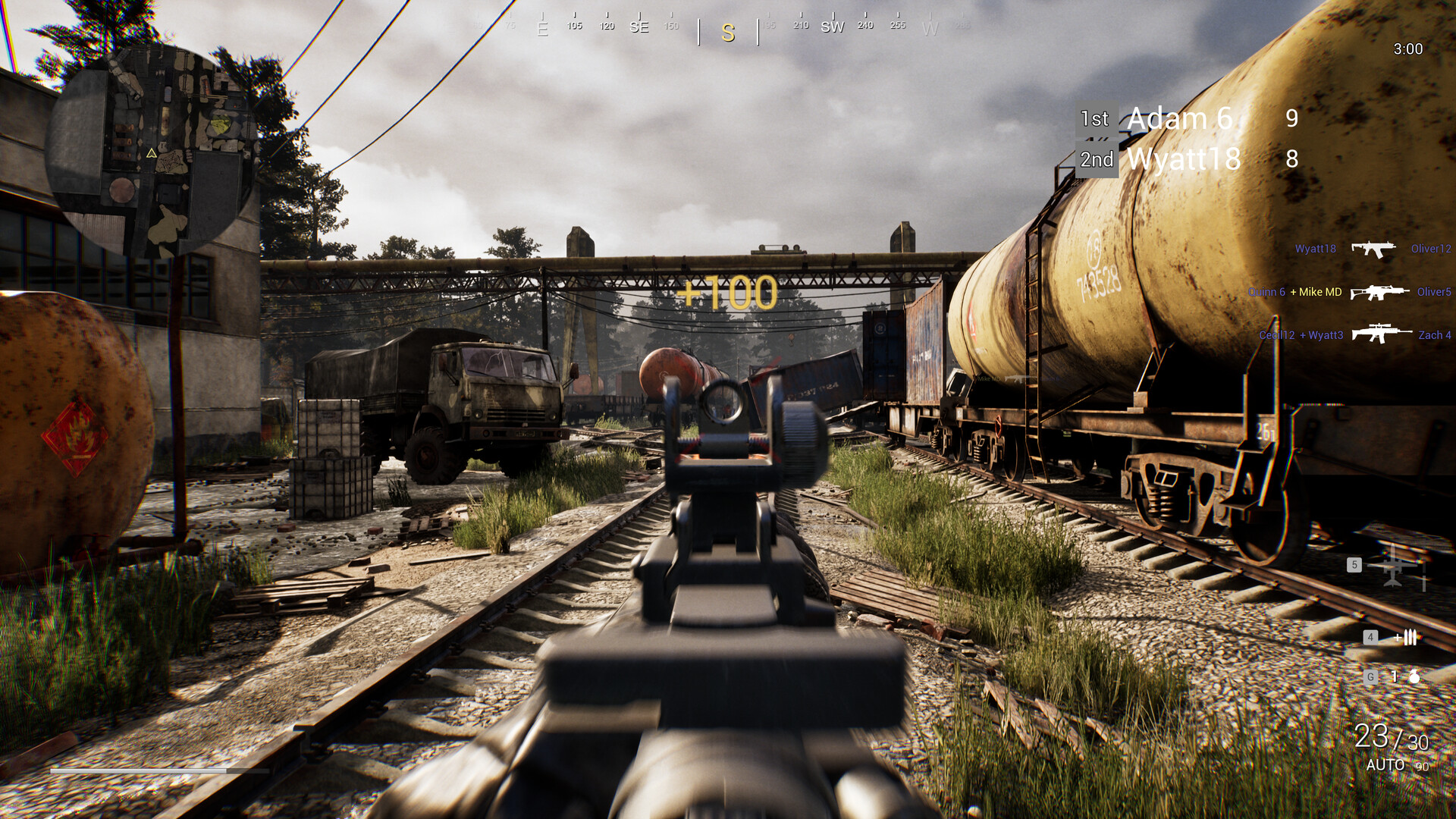The image size is (1456, 819).
Task: Click the 1st place badge beside Adam 6
Action: coord(1097,118)
